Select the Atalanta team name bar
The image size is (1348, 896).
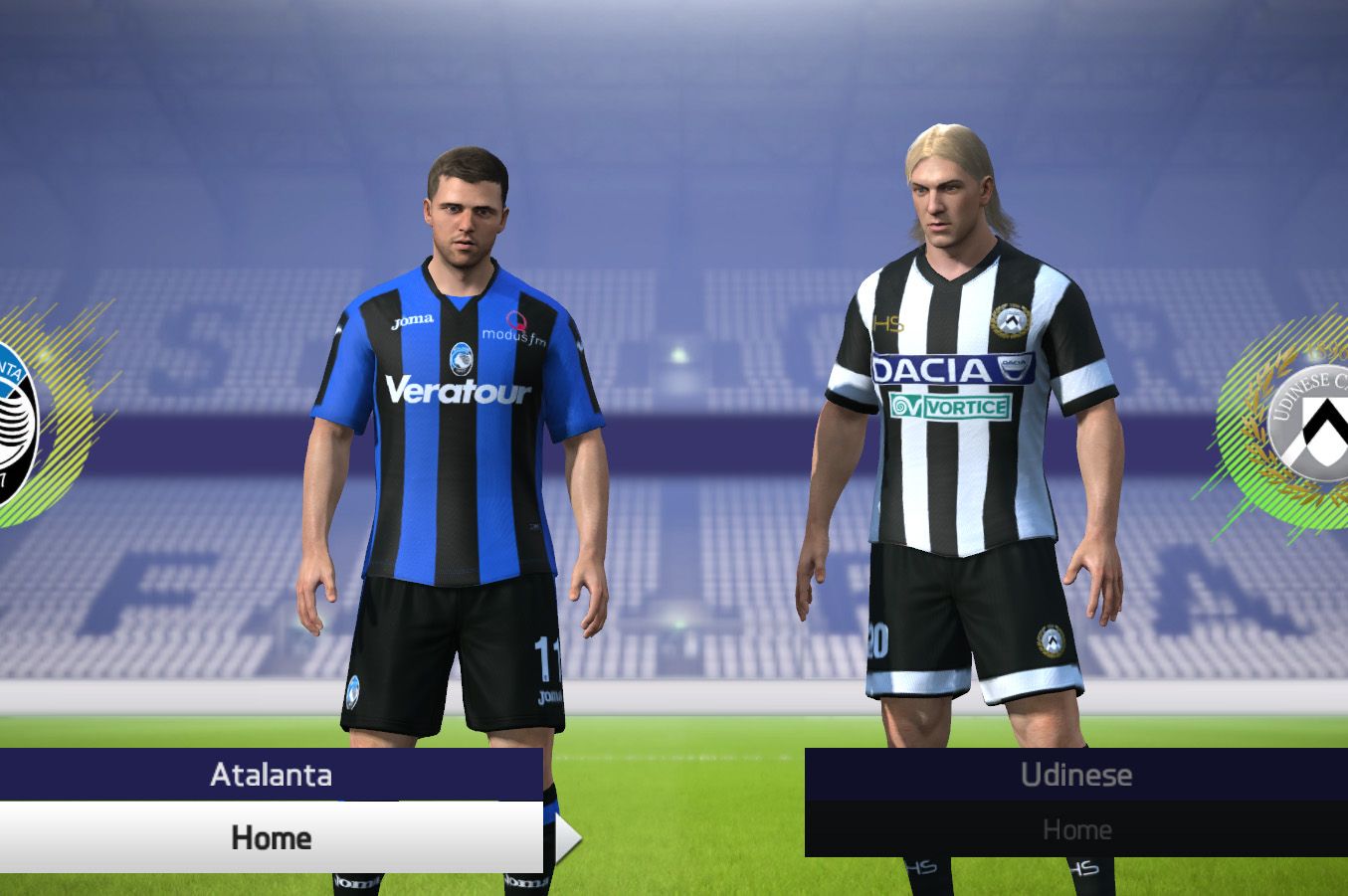[x=271, y=775]
